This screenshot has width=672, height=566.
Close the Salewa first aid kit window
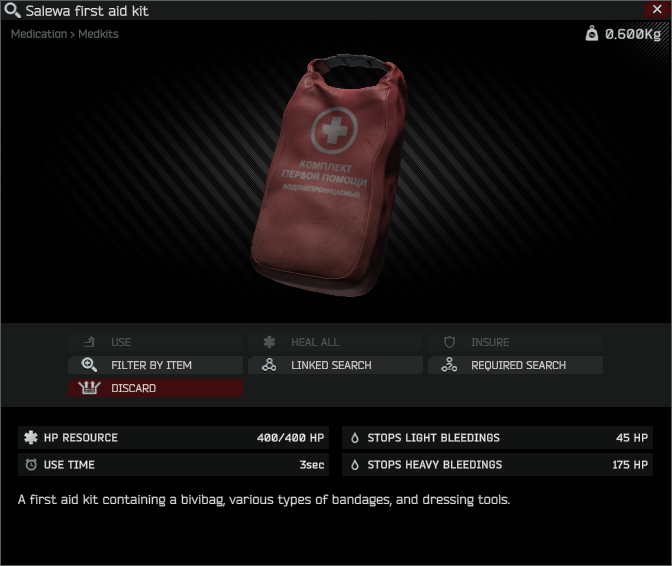pyautogui.click(x=656, y=9)
